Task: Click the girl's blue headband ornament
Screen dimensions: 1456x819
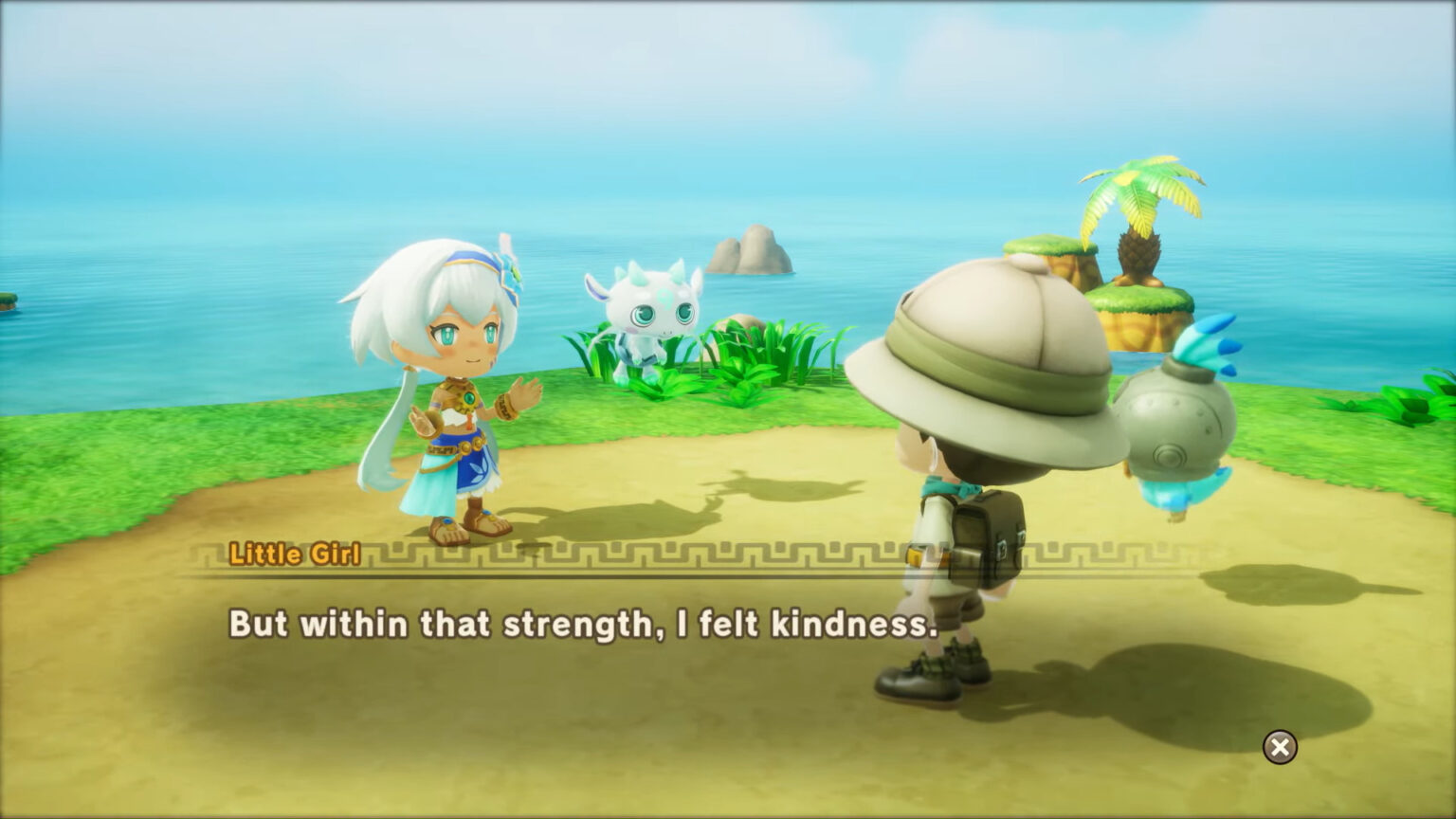Action: click(511, 275)
